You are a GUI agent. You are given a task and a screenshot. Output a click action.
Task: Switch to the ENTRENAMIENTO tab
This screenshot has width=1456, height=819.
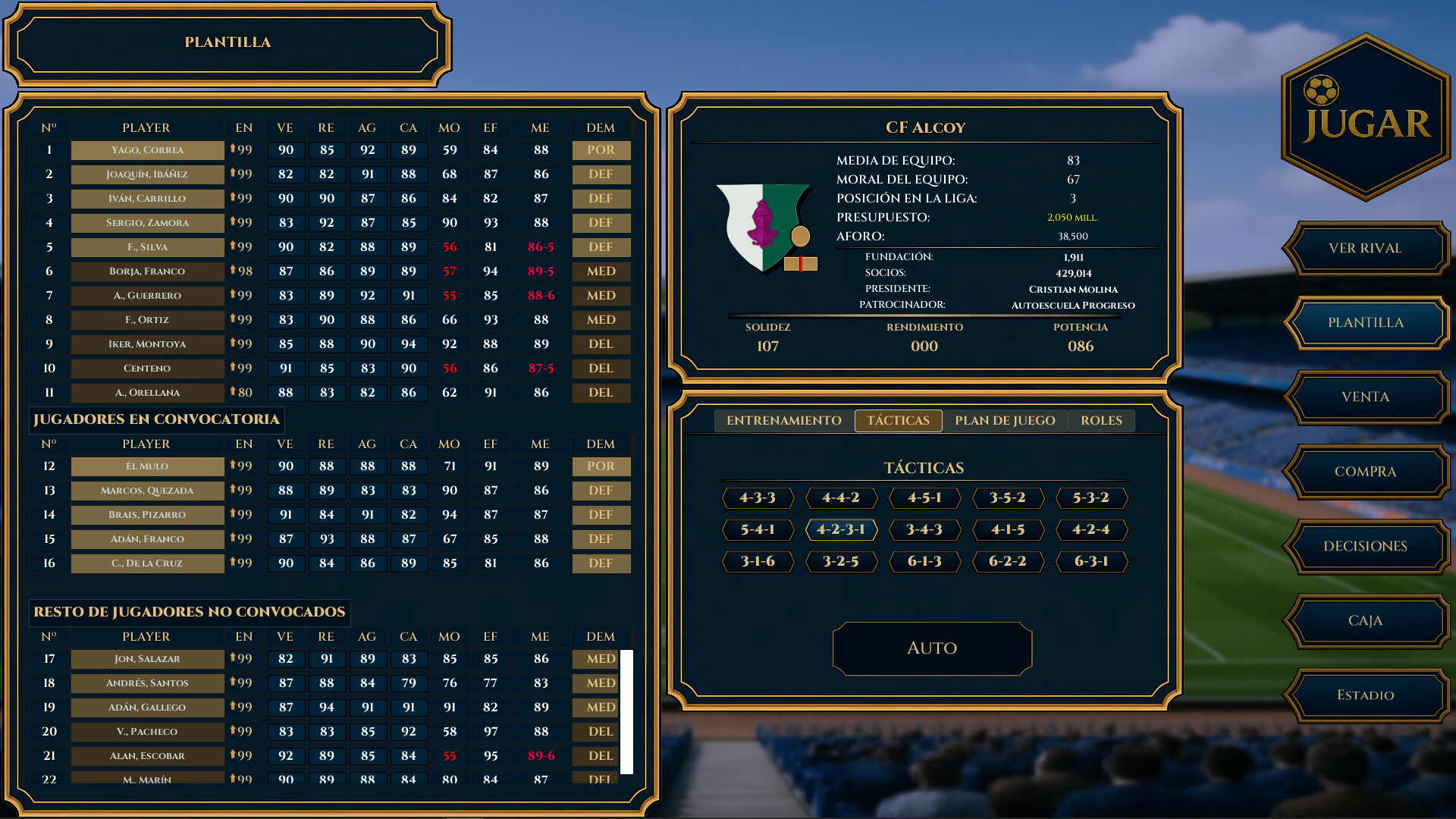coord(783,420)
